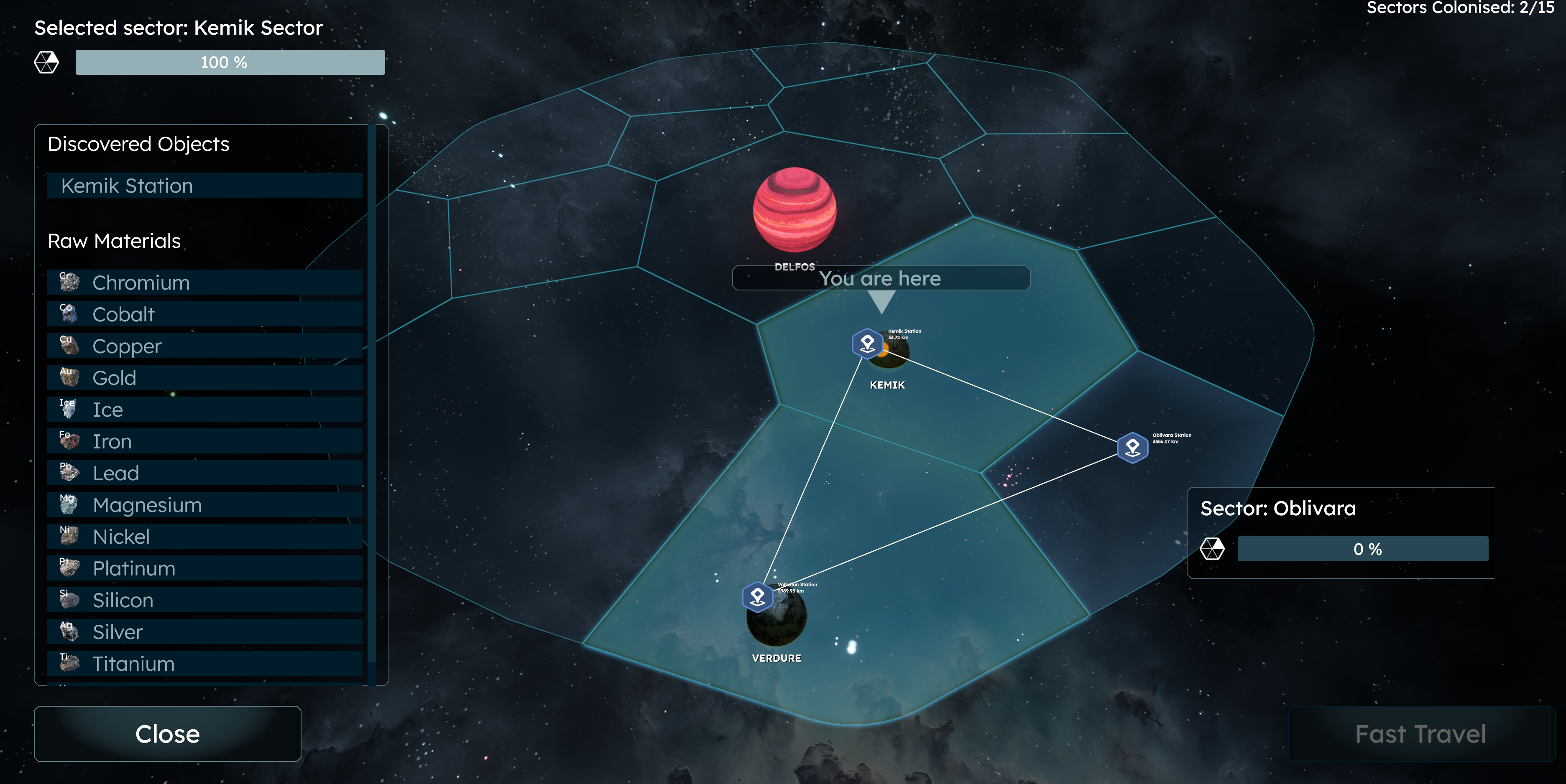Close the sector map
The image size is (1566, 784).
click(x=167, y=733)
